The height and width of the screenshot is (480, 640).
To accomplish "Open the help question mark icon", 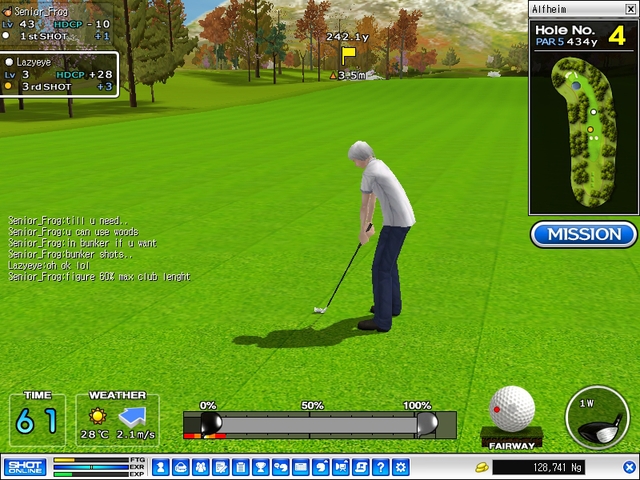I will (381, 467).
